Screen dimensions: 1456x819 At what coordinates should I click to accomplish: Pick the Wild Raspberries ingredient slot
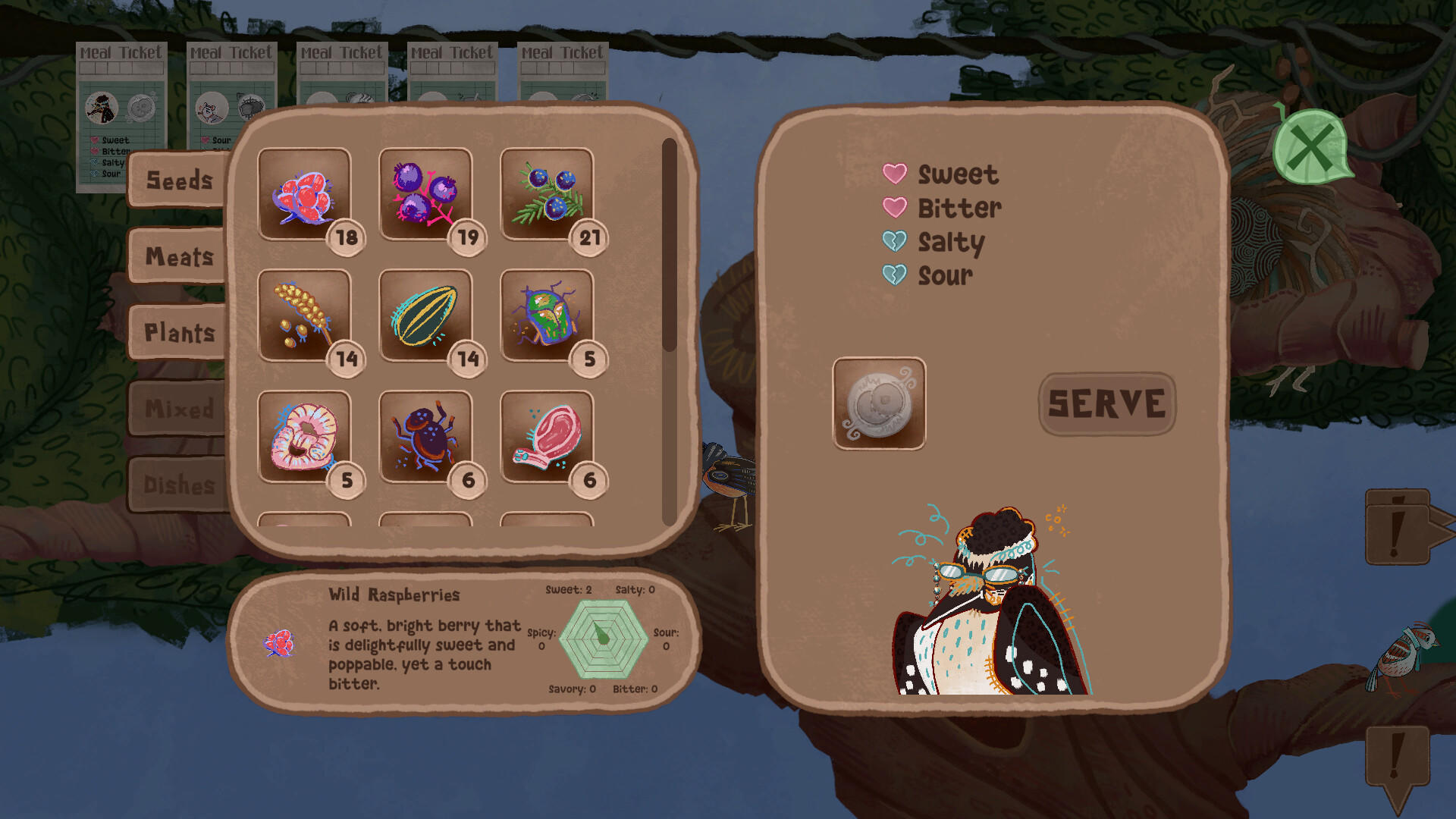click(304, 194)
